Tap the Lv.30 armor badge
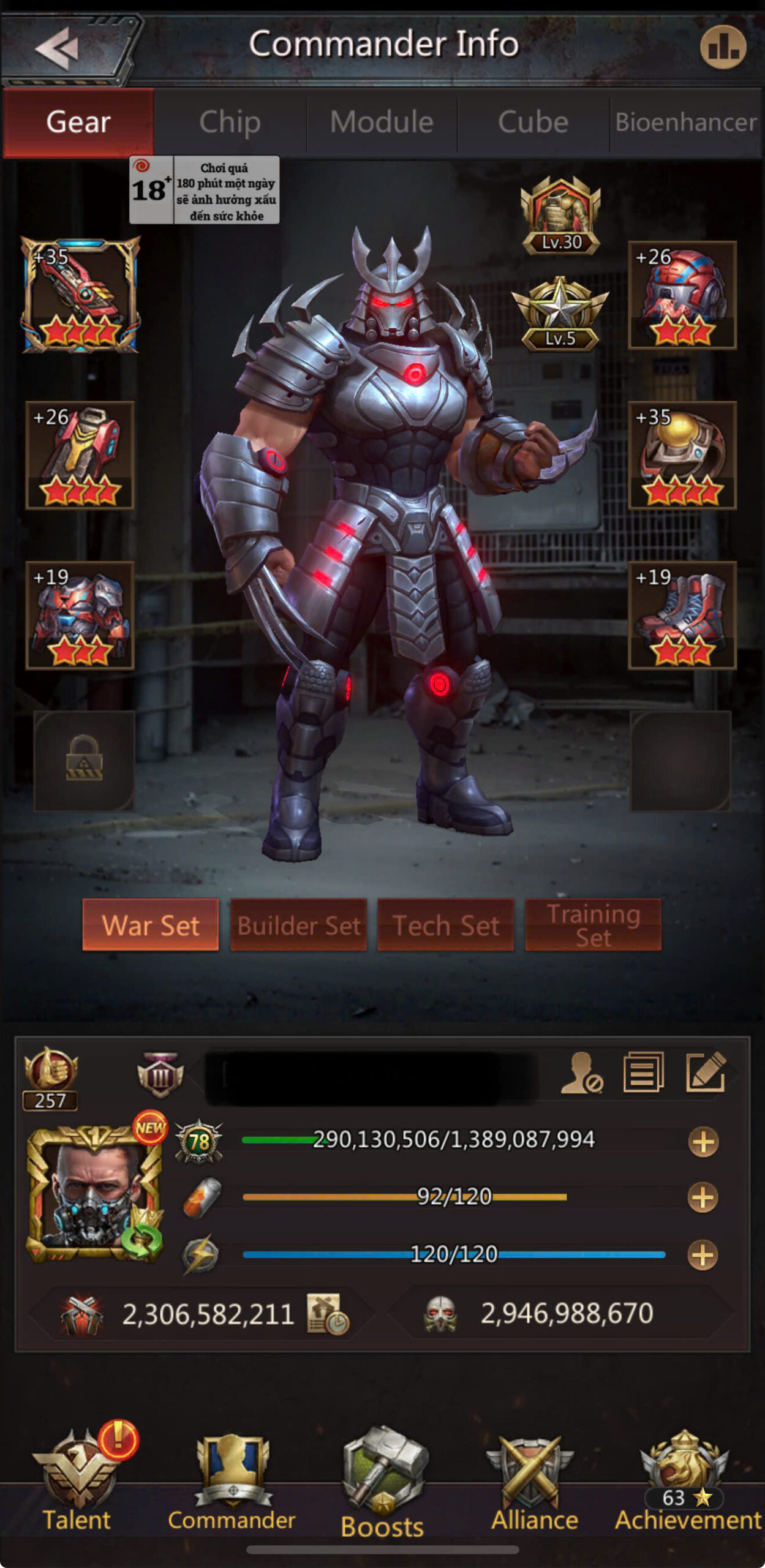The height and width of the screenshot is (1568, 765). (560, 216)
